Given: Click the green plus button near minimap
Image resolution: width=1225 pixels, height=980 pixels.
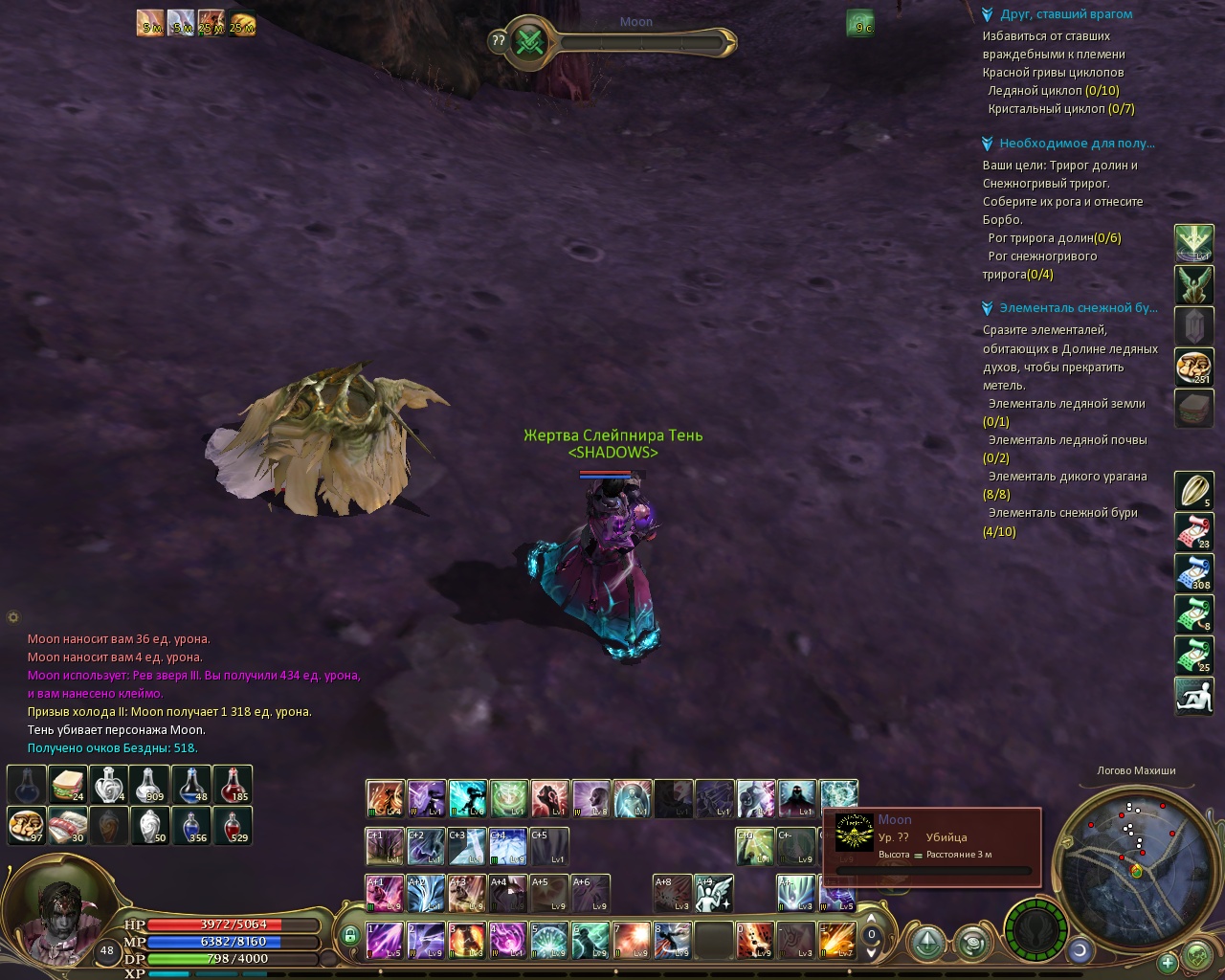Looking at the screenshot, I should (1168, 962).
